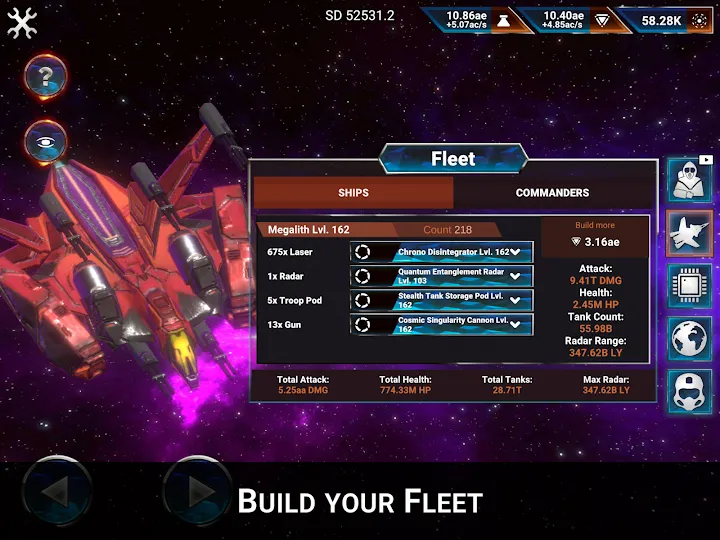
Task: Open the hooded commander video side button
Action: click(x=689, y=180)
